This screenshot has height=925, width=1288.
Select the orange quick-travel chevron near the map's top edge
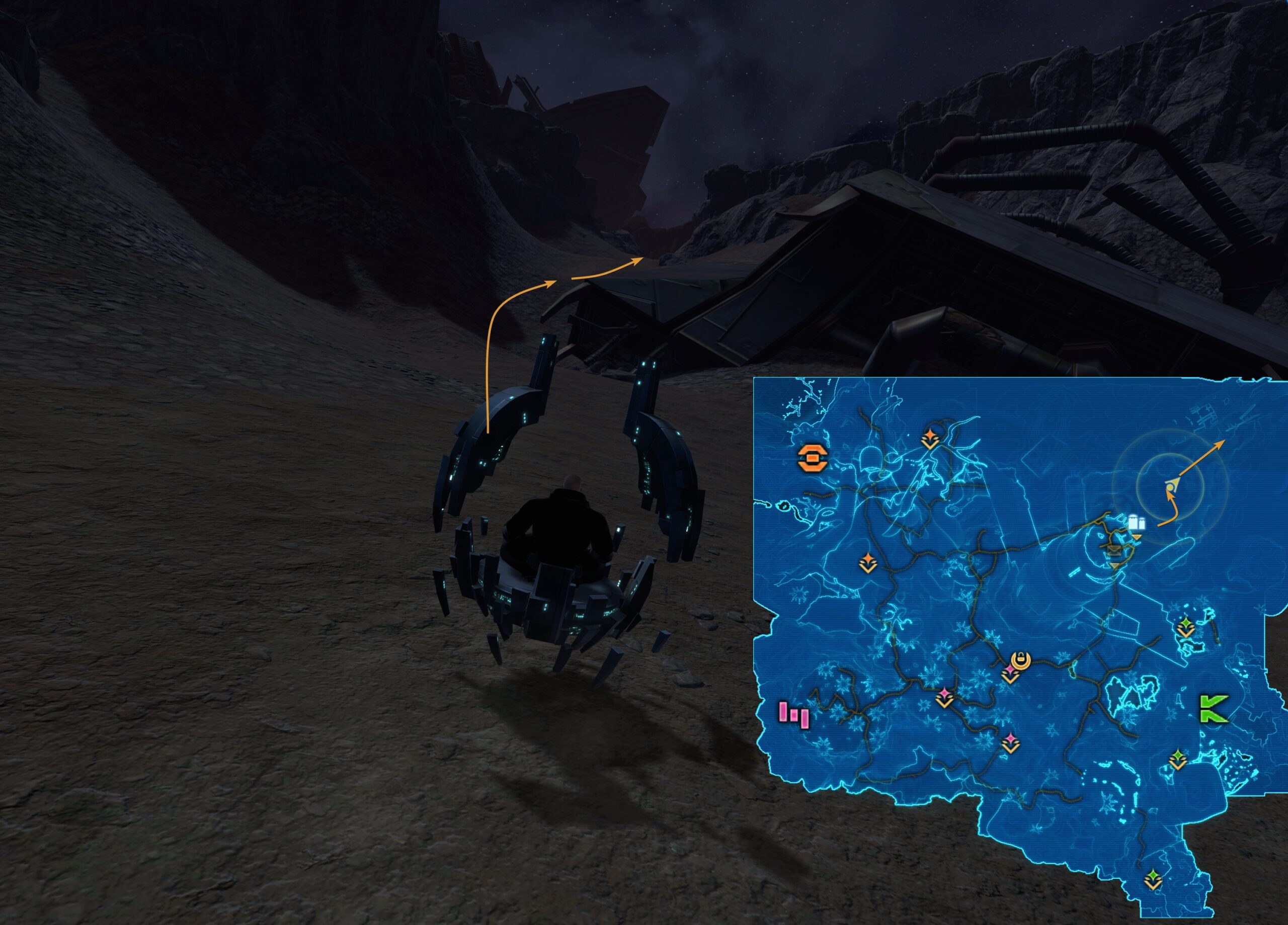click(930, 436)
